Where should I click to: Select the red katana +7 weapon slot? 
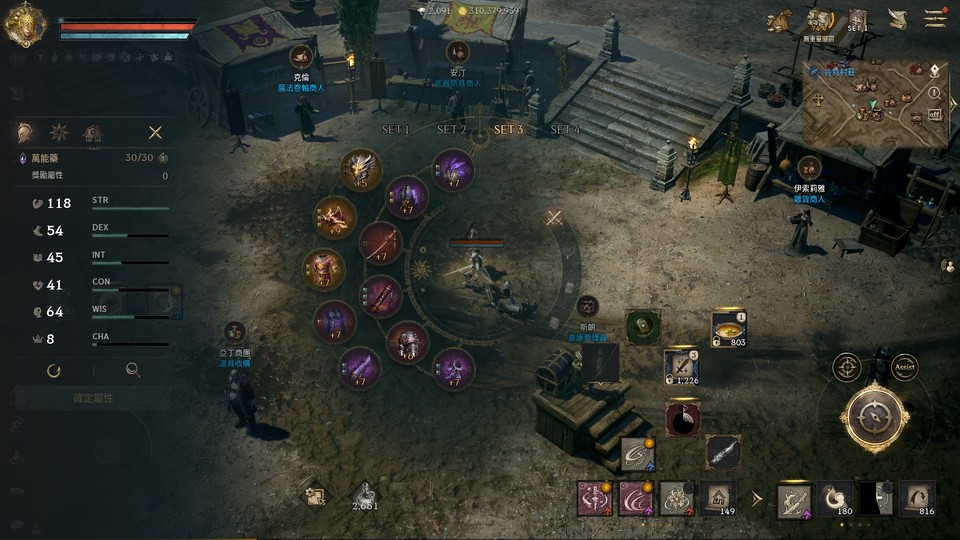tap(381, 243)
